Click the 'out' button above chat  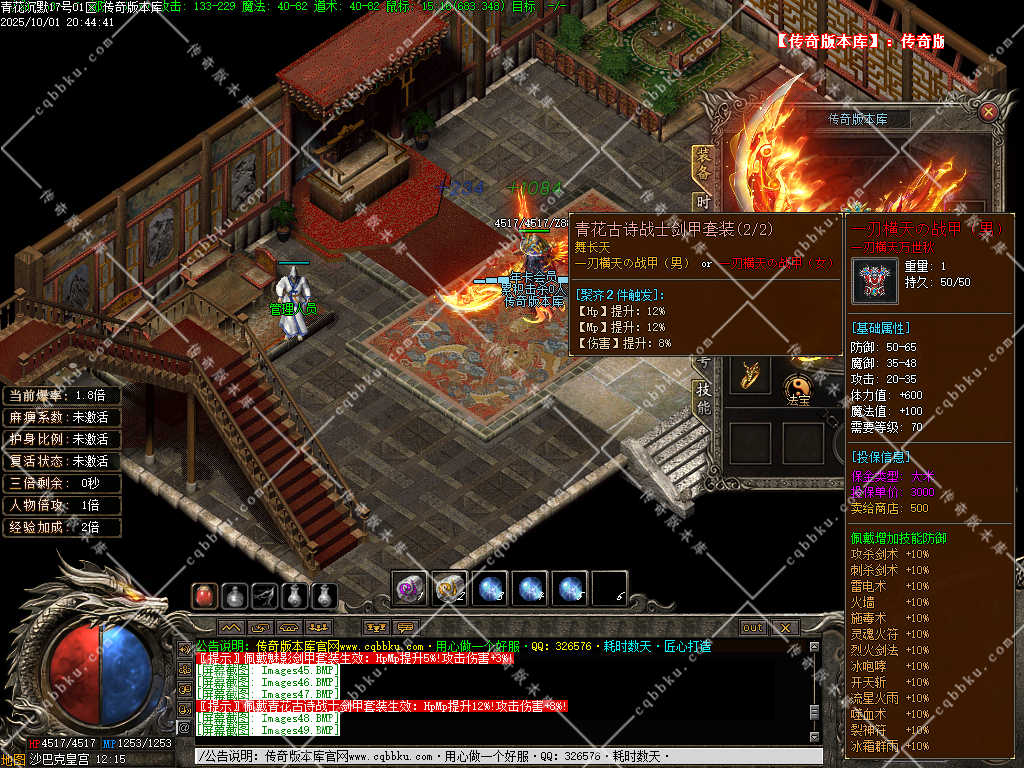[753, 628]
